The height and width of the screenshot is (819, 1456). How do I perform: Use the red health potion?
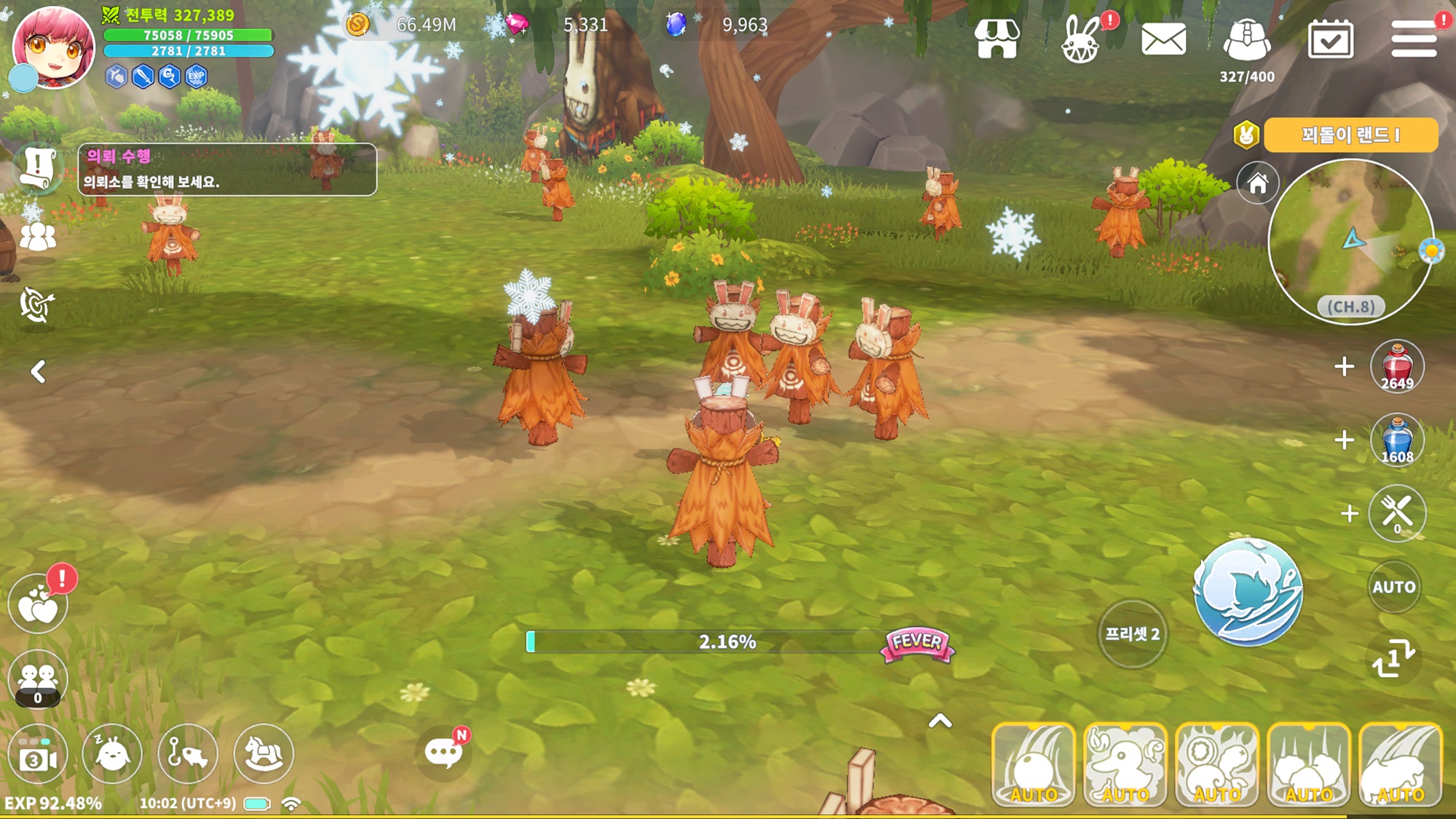point(1396,366)
